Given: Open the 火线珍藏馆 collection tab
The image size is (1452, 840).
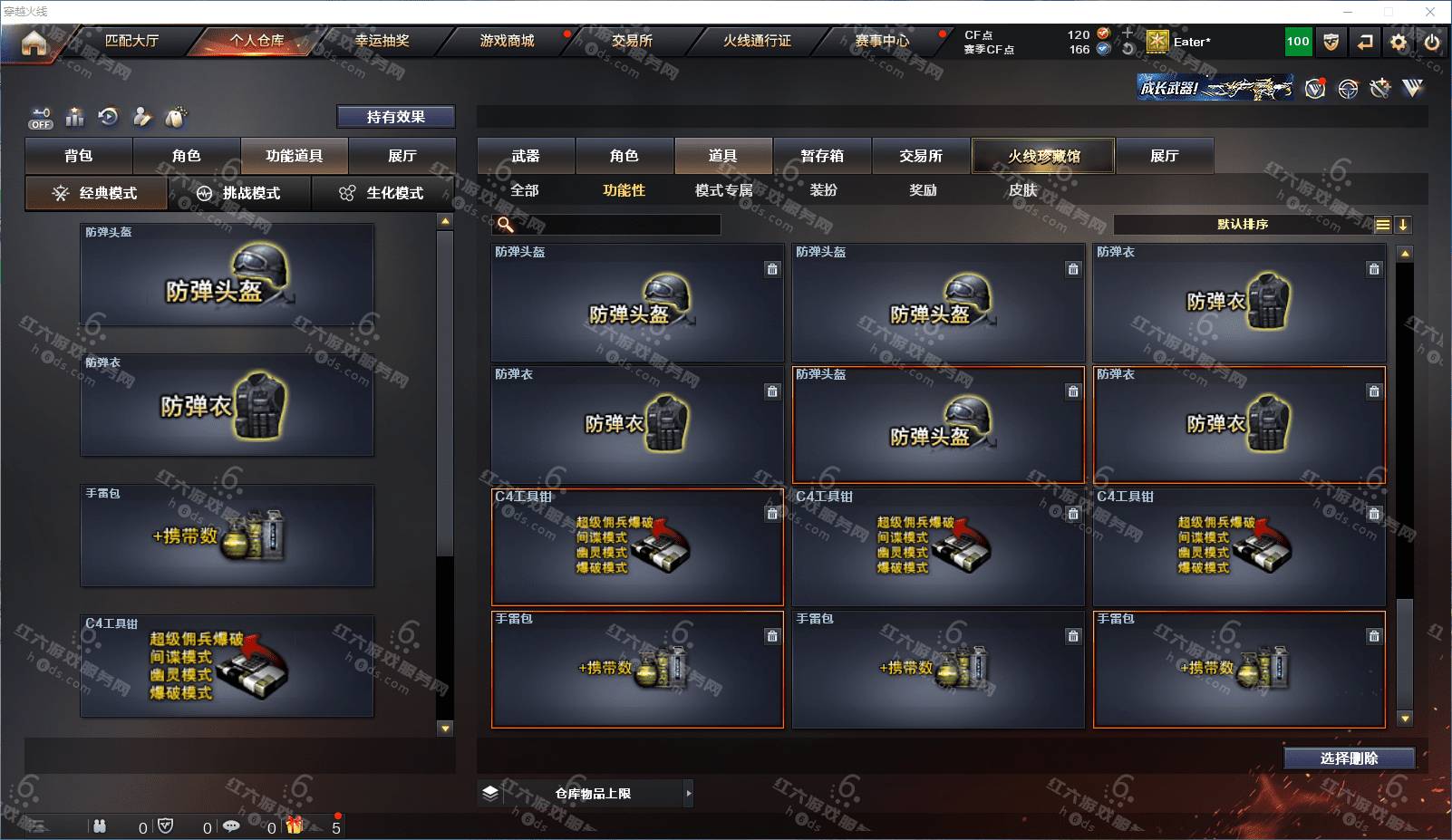Looking at the screenshot, I should (1043, 156).
